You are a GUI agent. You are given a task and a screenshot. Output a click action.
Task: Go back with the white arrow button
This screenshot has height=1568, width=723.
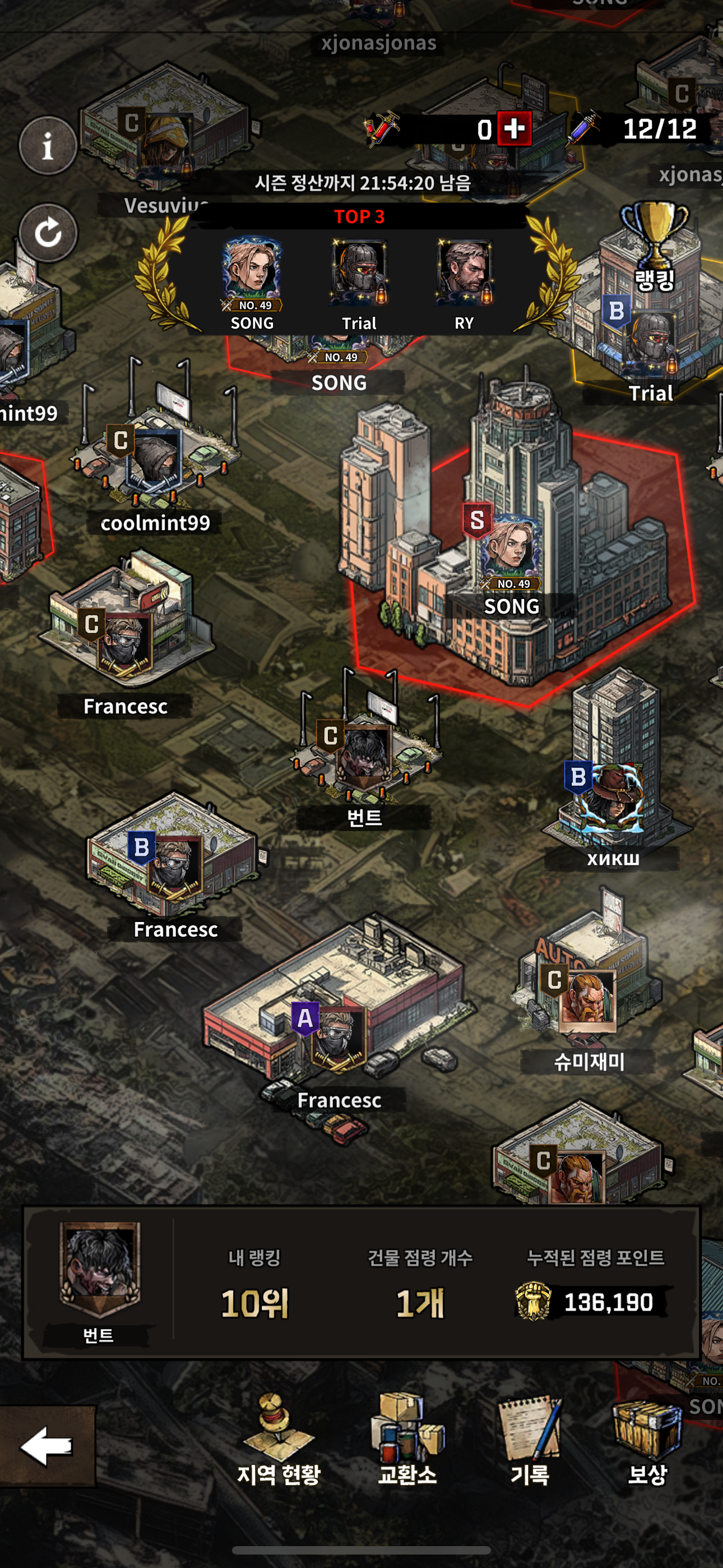(47, 1446)
